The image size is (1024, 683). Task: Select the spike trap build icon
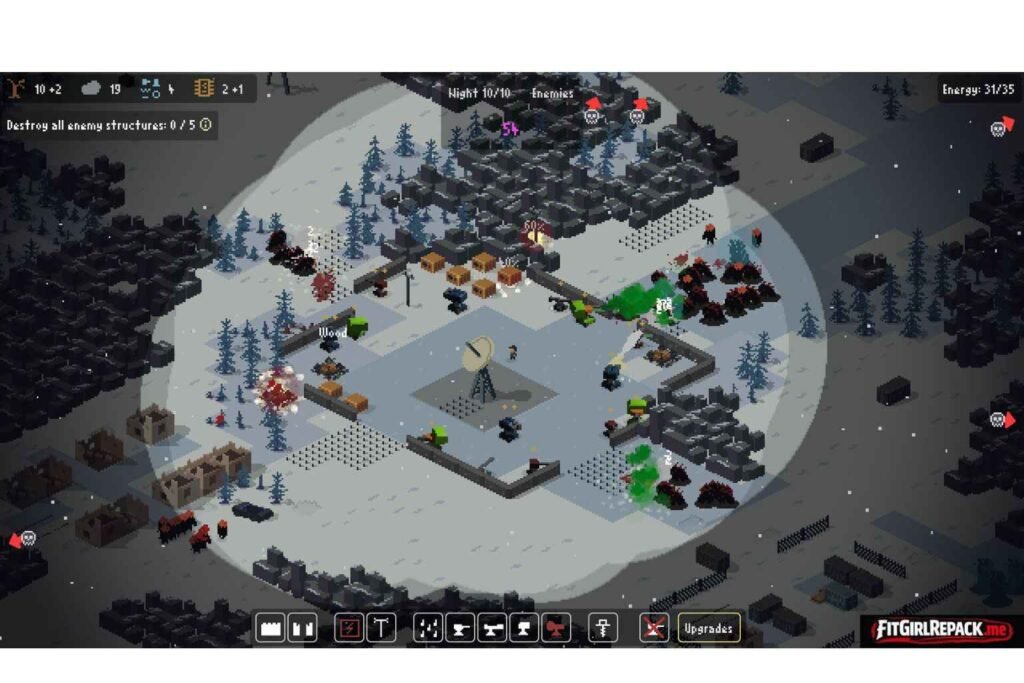point(428,628)
